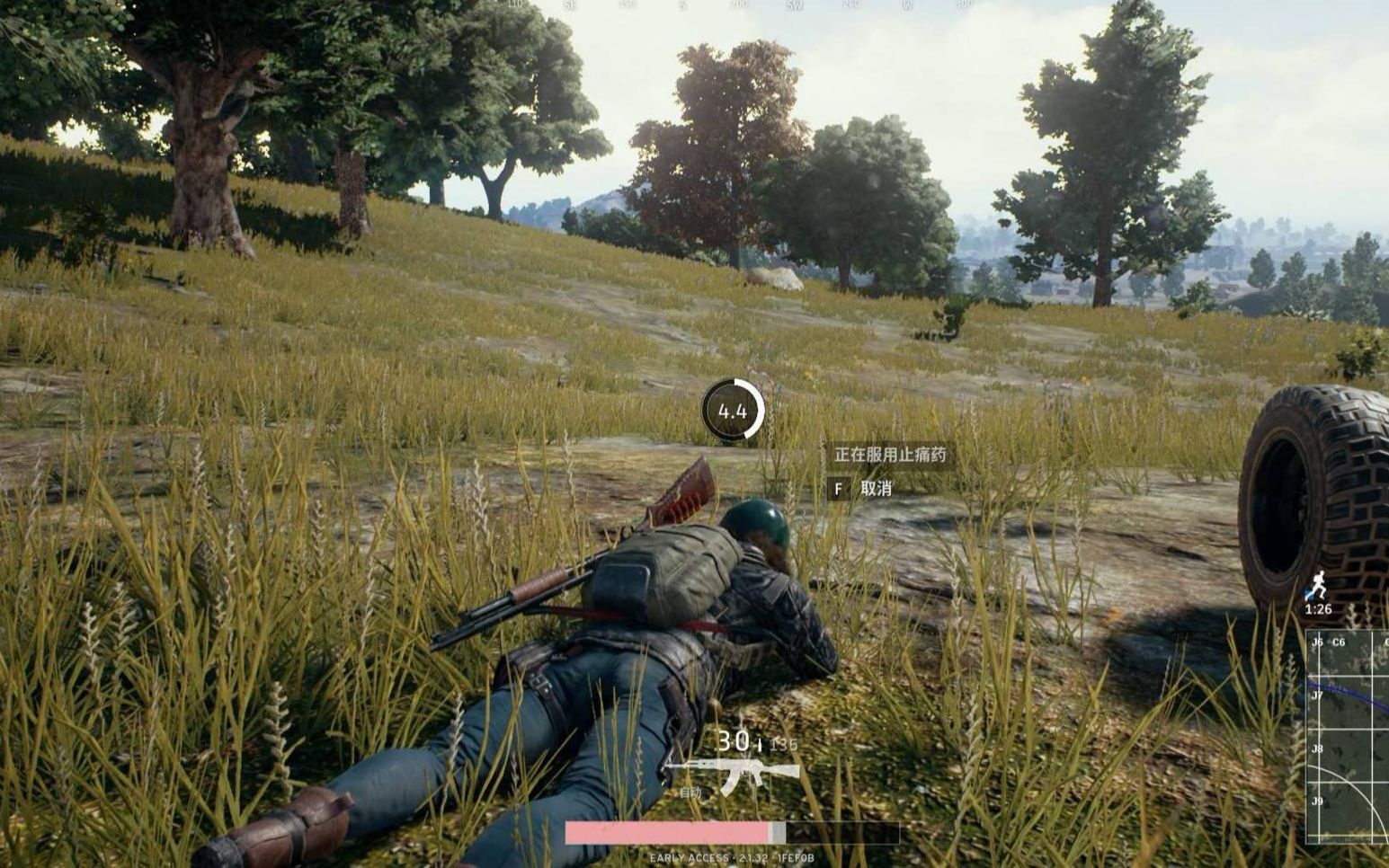Screen dimensions: 1389x868
Task: Select the running stance icon above the minimap
Action: click(x=1318, y=580)
